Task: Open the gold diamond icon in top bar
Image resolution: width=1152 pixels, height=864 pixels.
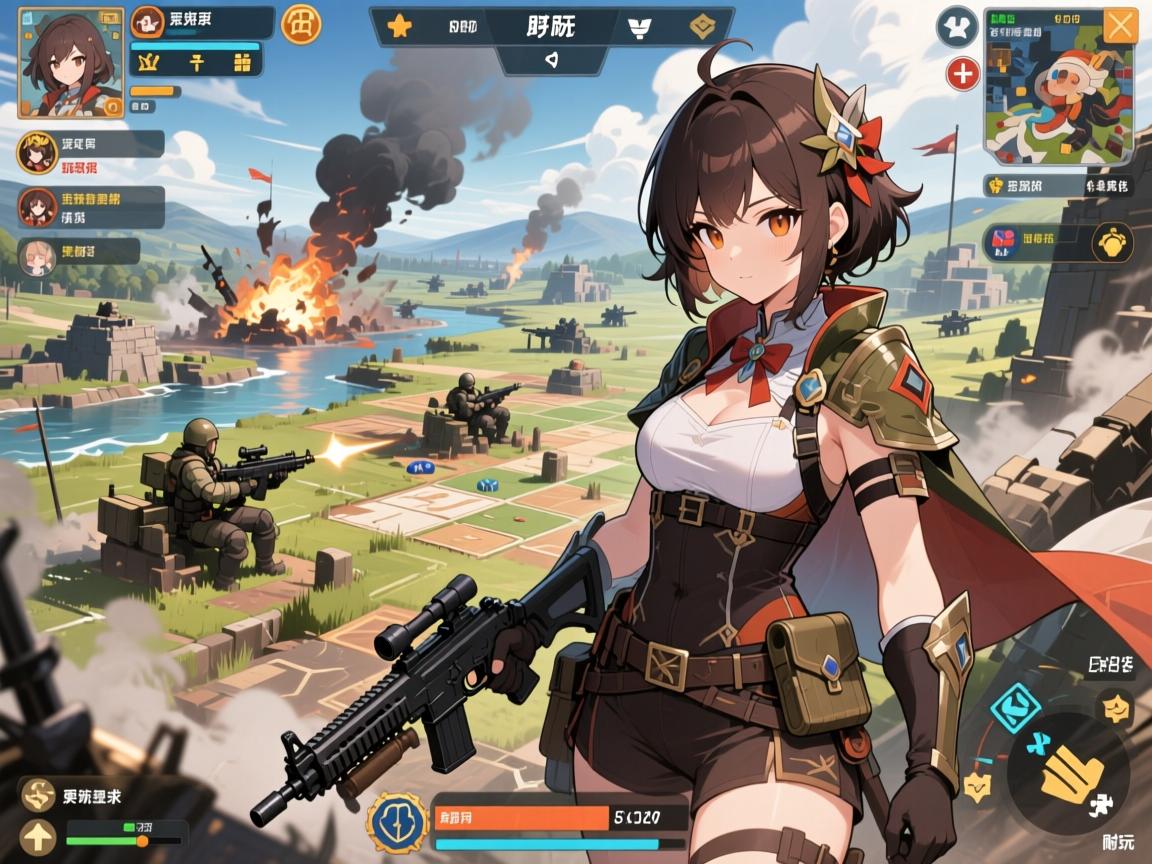Action: (703, 27)
